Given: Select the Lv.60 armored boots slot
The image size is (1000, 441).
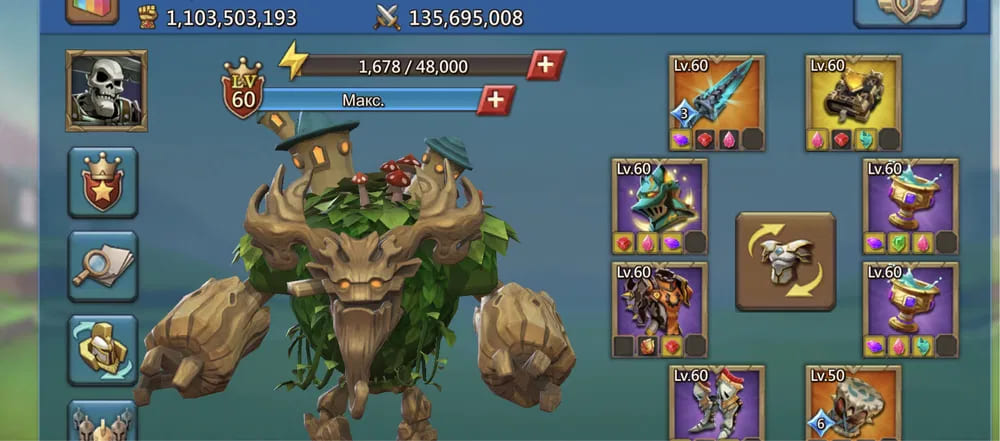Looking at the screenshot, I should (716, 403).
